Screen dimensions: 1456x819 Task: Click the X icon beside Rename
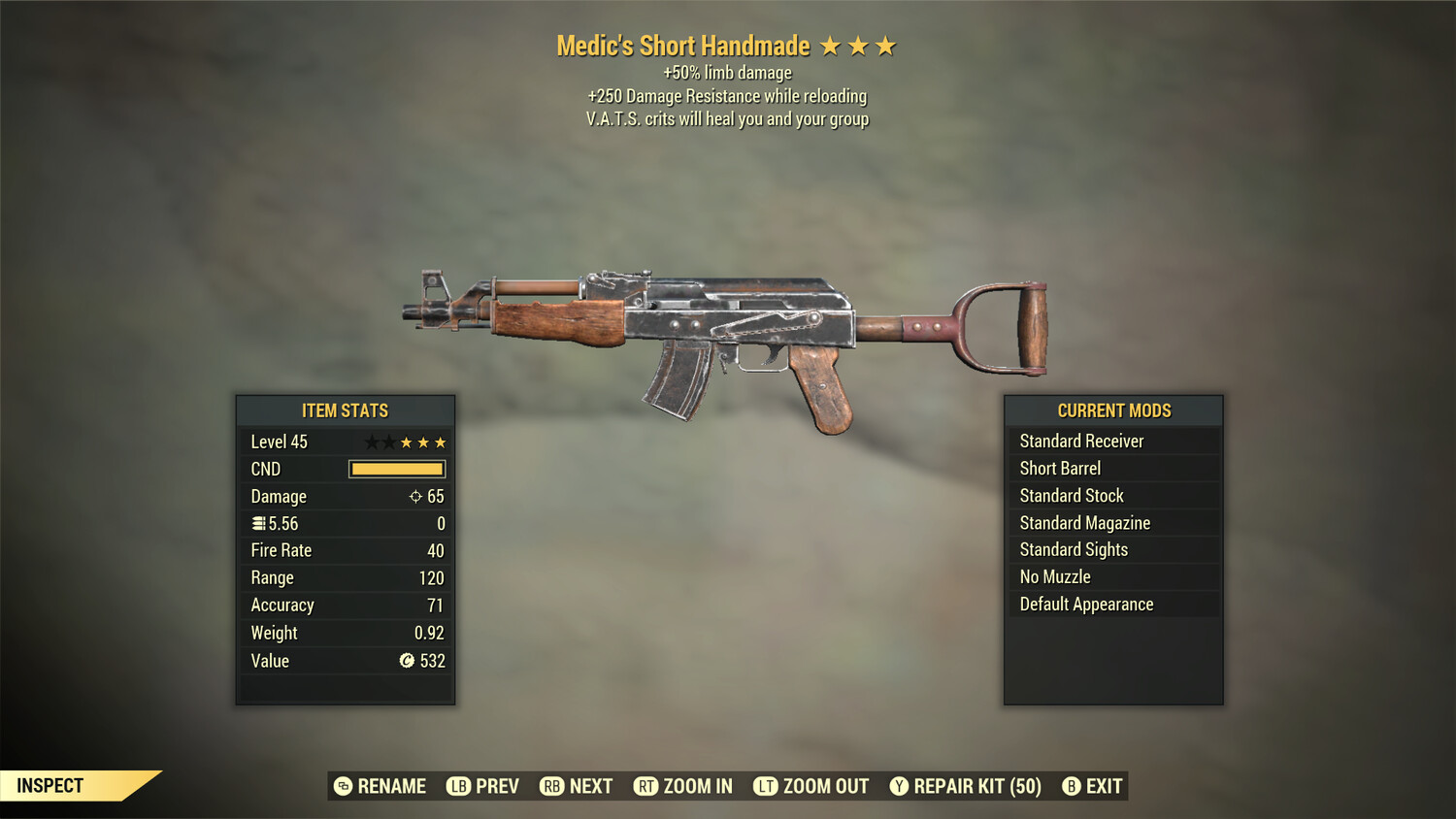(x=342, y=786)
